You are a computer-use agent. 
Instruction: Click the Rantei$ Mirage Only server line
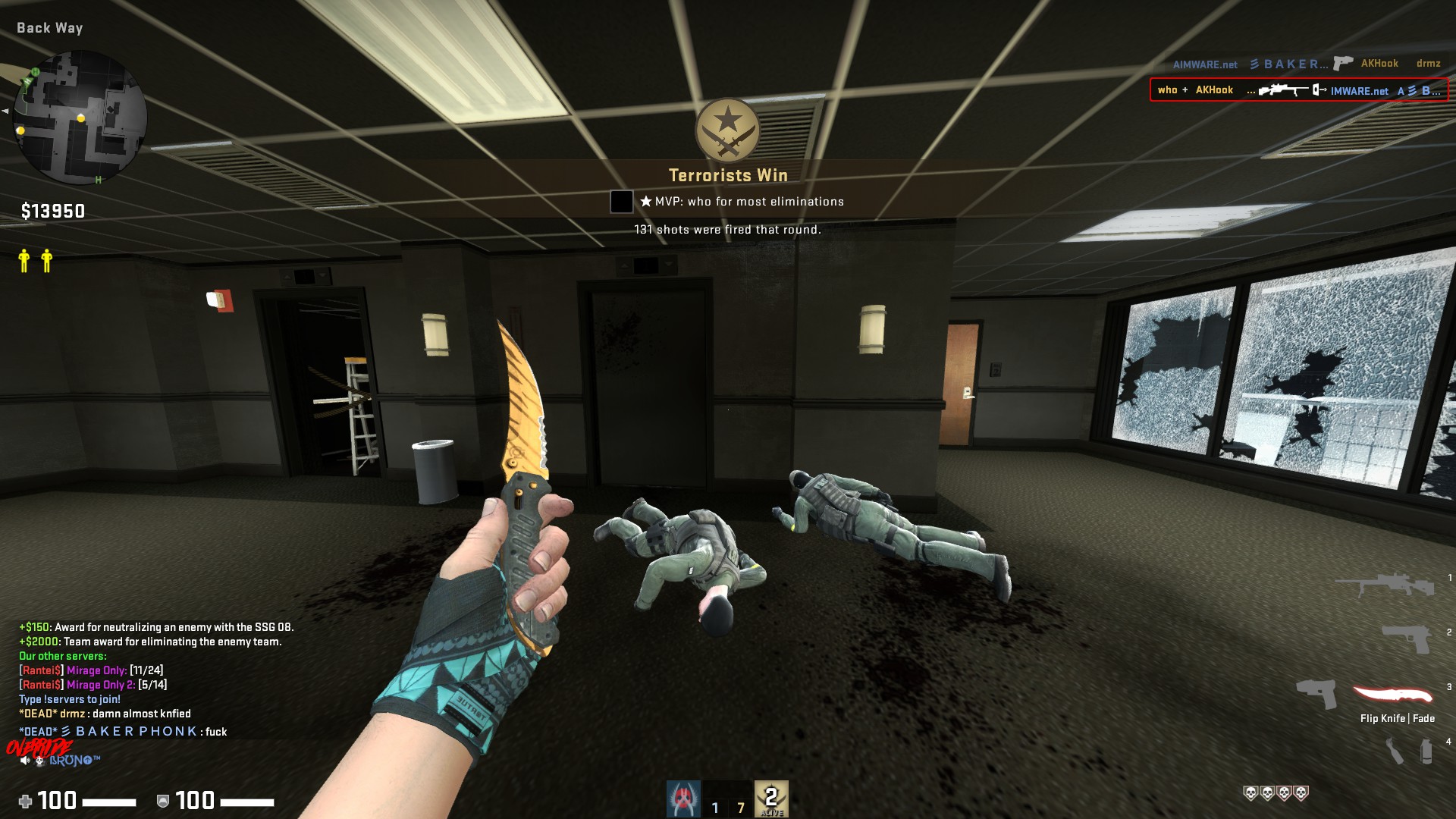[x=91, y=670]
